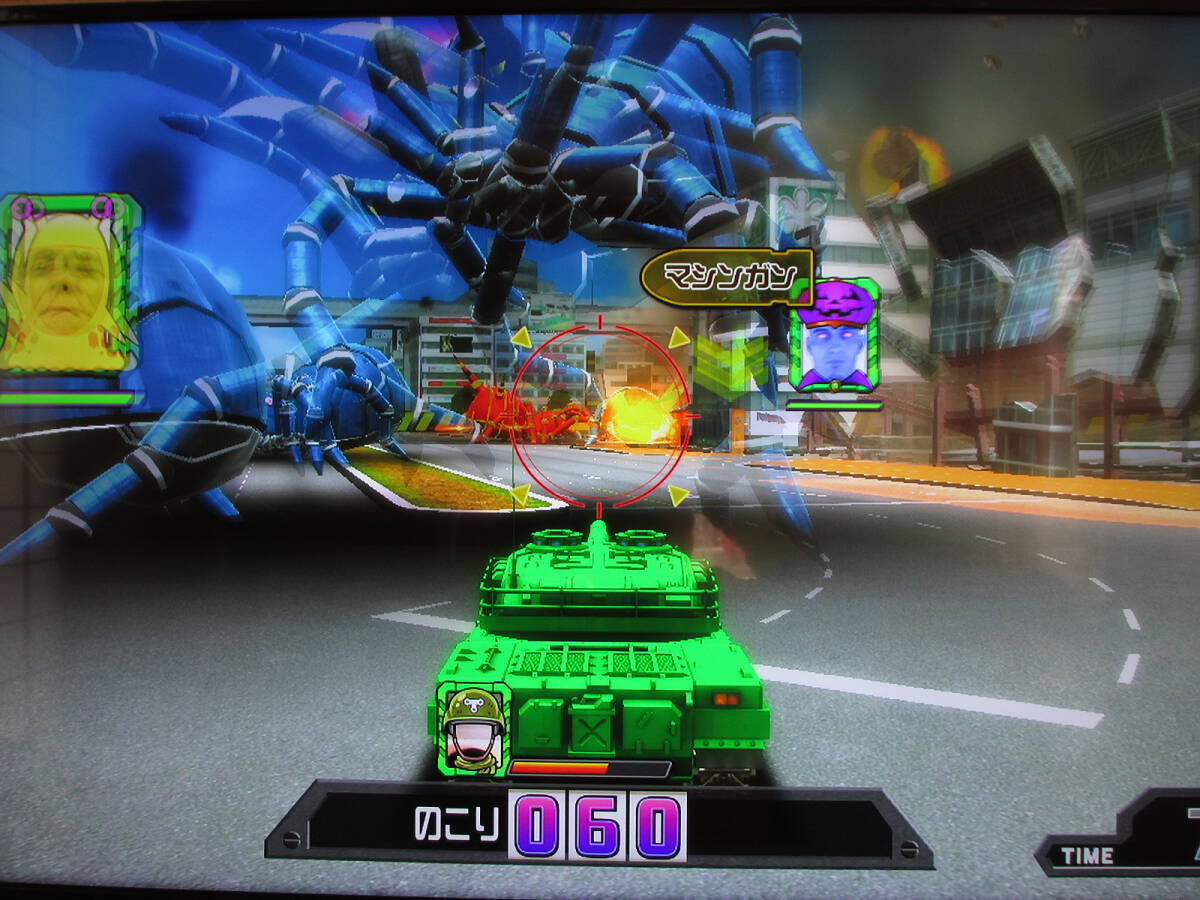
Task: Choose the マシンガン weapon label
Action: click(x=726, y=277)
